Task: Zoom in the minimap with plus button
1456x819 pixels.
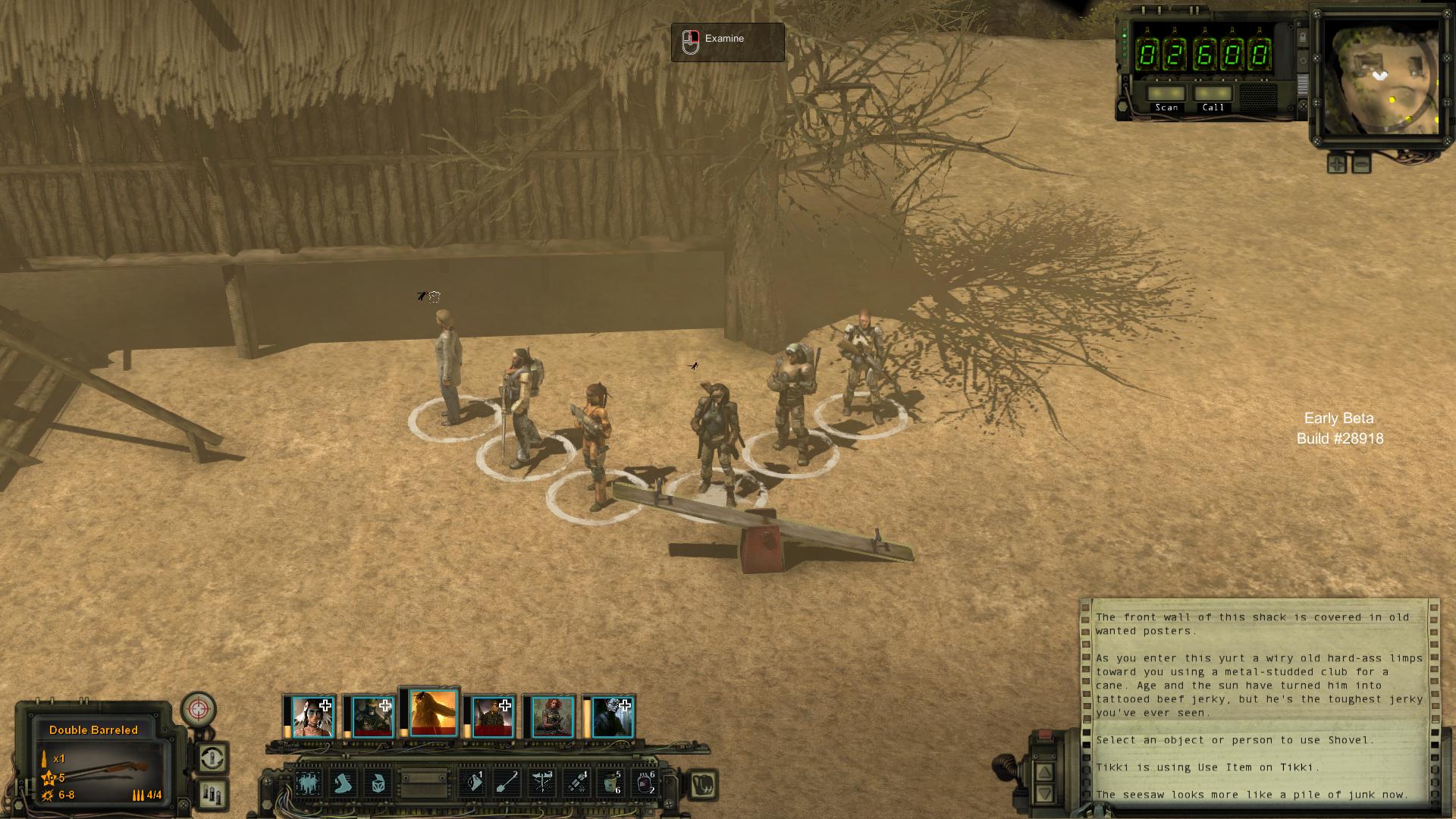Action: (1336, 163)
